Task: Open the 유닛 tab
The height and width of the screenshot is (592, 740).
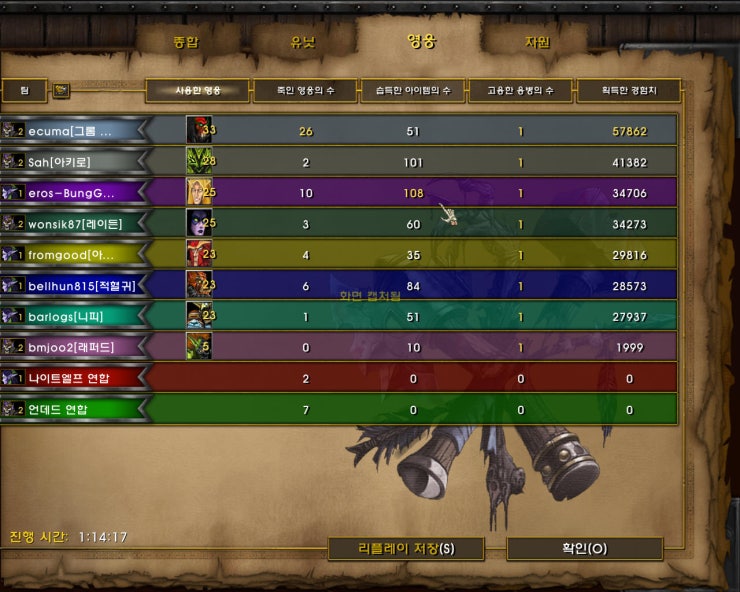Action: pyautogui.click(x=303, y=42)
